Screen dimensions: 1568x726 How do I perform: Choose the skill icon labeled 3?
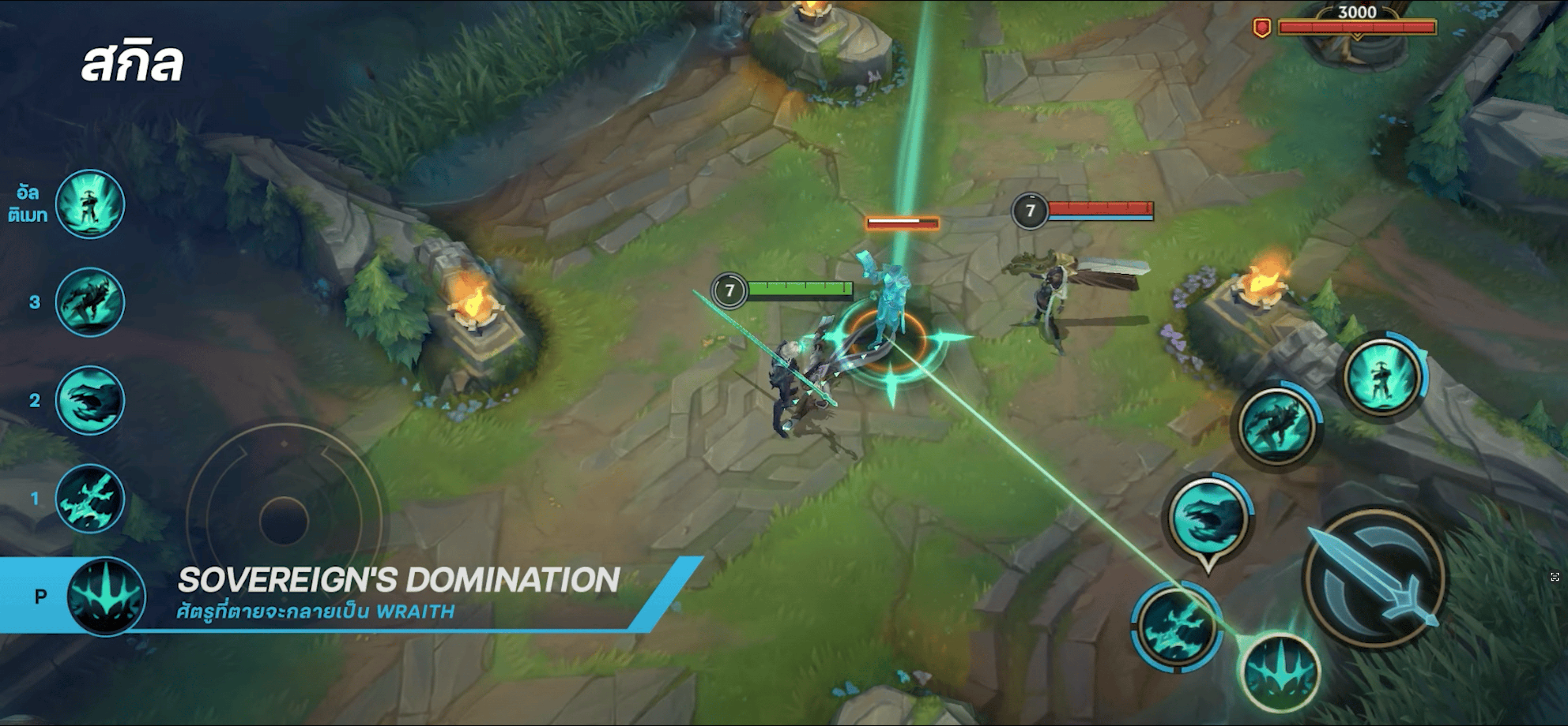90,302
